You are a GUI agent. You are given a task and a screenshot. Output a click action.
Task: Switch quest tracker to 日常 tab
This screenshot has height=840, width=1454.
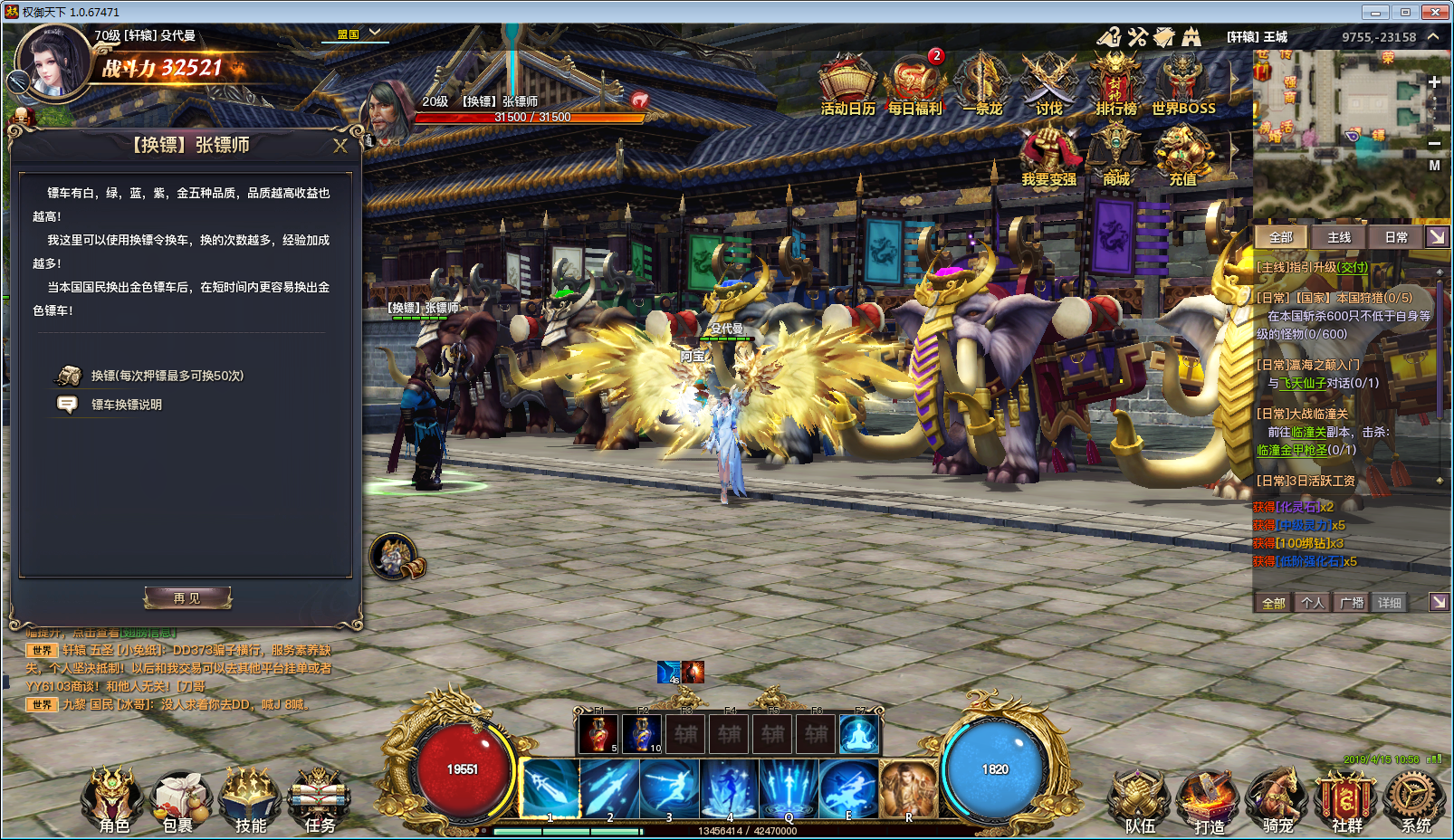[x=1395, y=237]
